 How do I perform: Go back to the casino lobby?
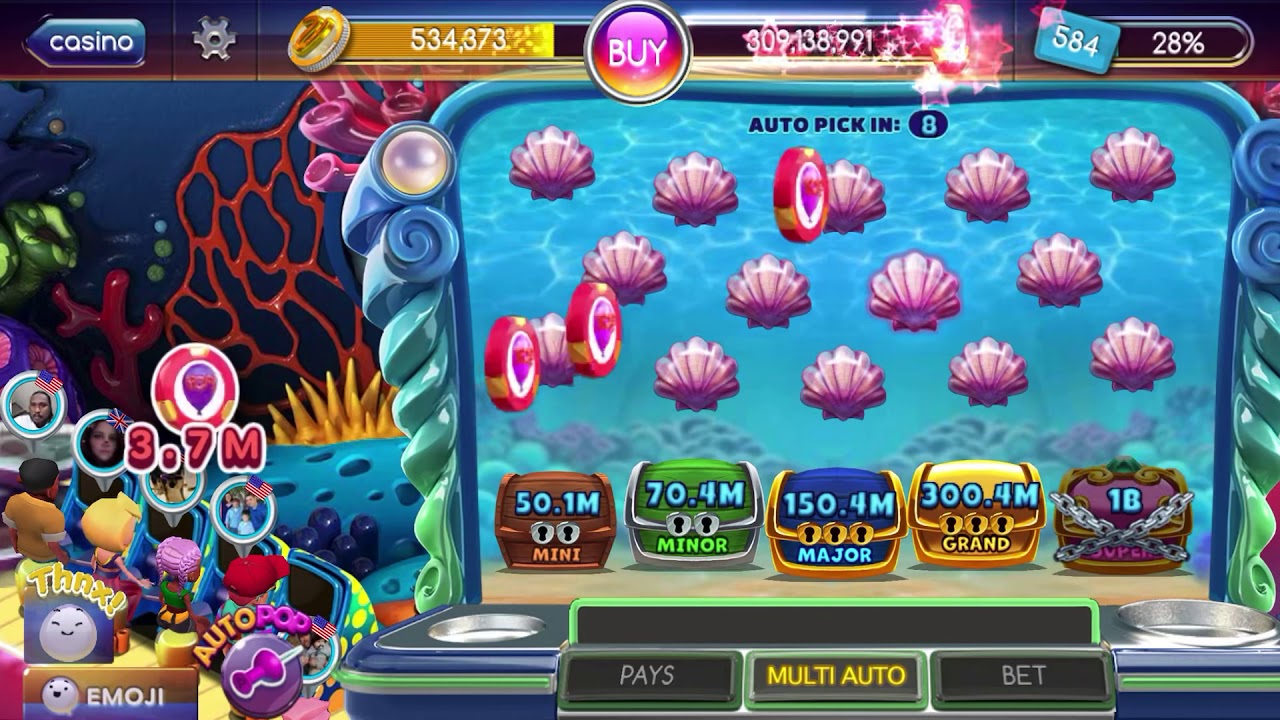tap(86, 42)
